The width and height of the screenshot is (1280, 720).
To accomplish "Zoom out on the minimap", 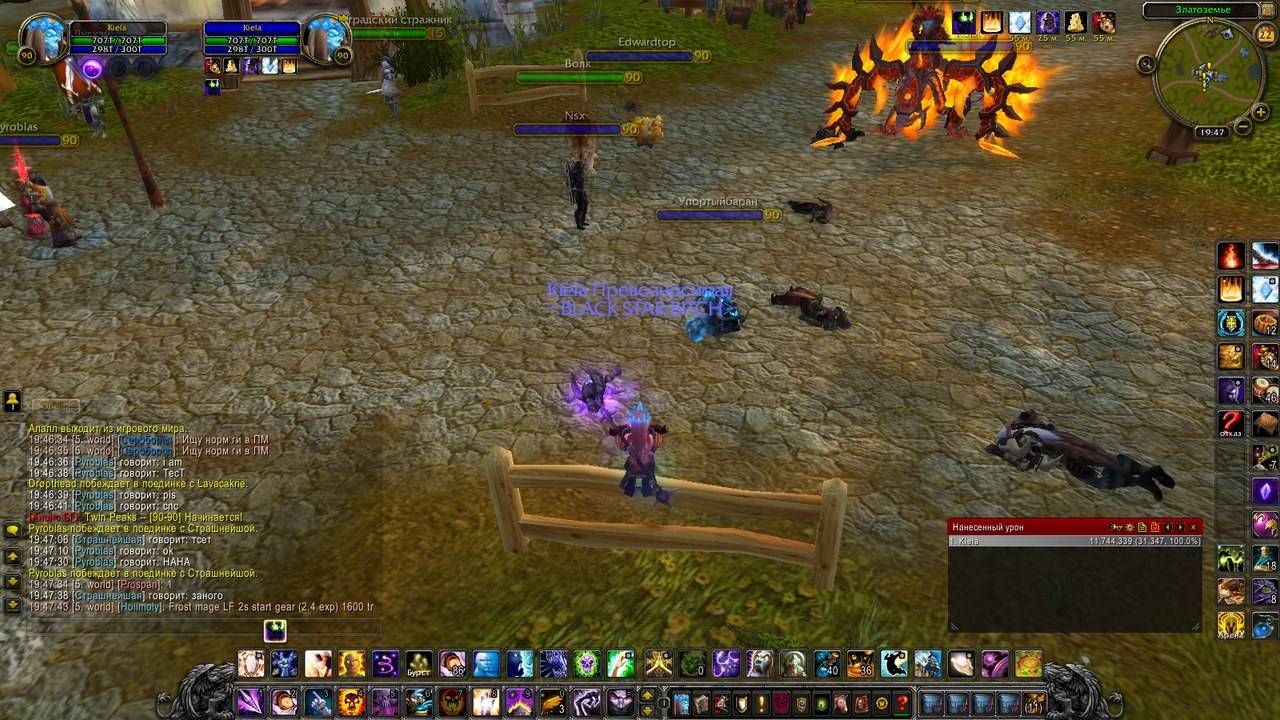I will pos(1243,127).
